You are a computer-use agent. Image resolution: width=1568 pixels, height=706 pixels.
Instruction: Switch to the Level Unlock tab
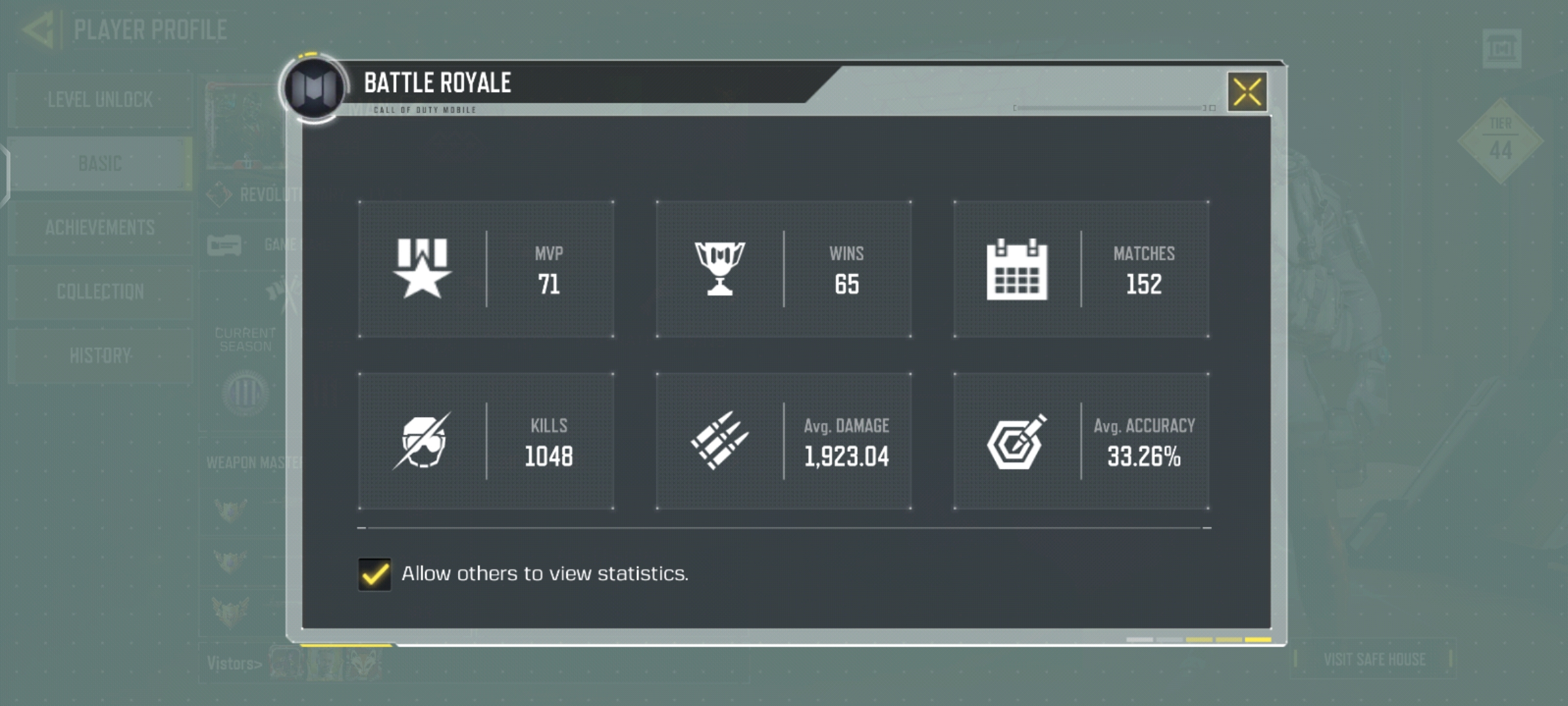coord(99,100)
